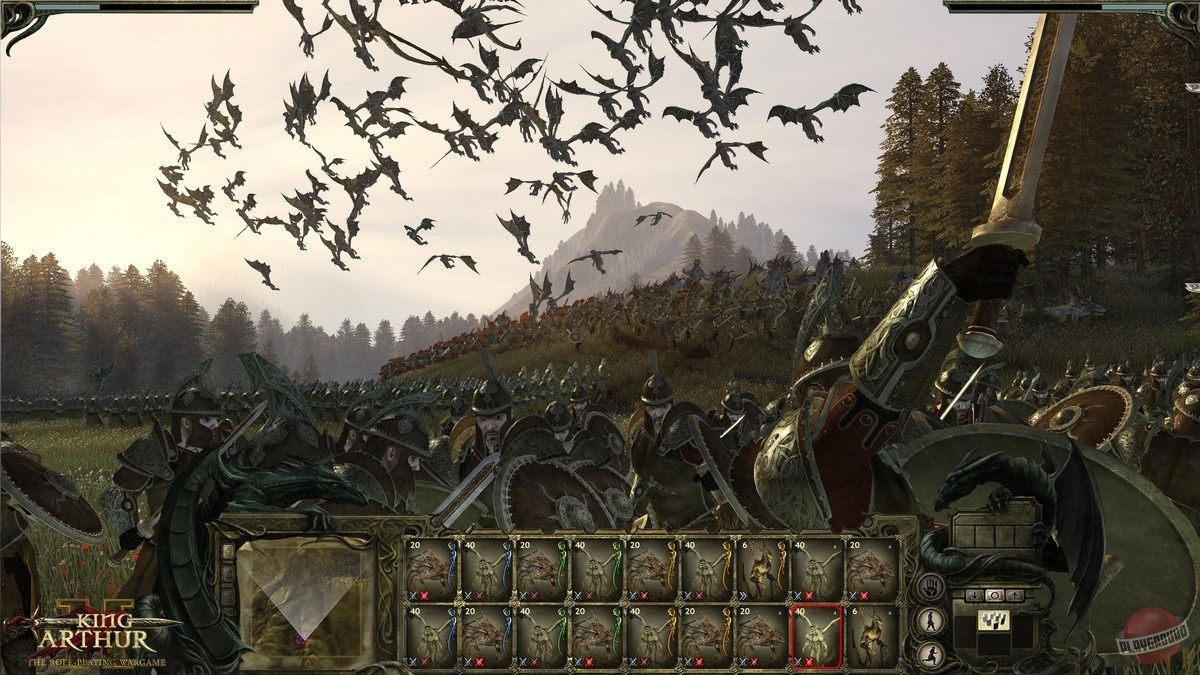The image size is (1200, 675).
Task: Select the 6-unit card with yellow ribbon
Action: [x=762, y=570]
